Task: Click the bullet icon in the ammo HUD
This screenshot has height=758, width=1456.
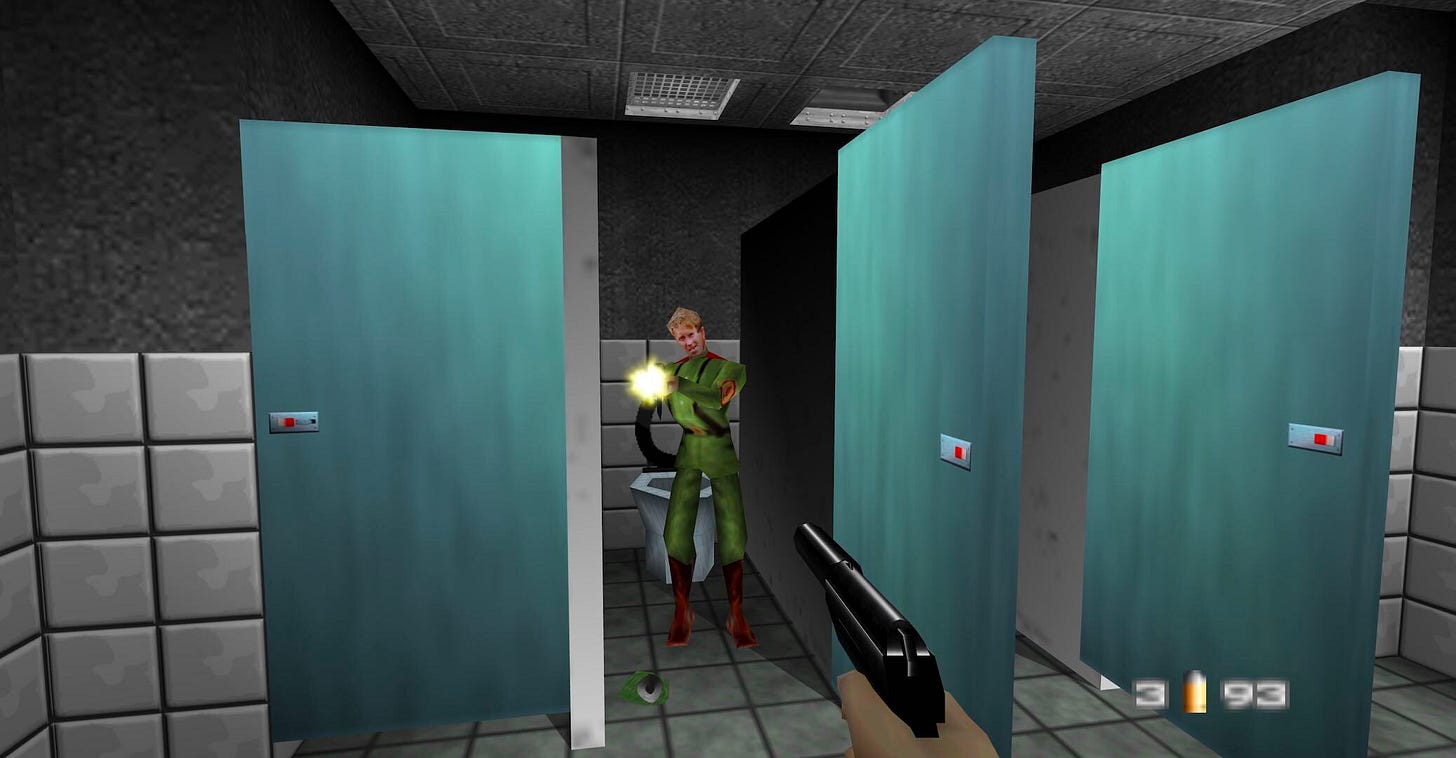Action: point(1196,692)
